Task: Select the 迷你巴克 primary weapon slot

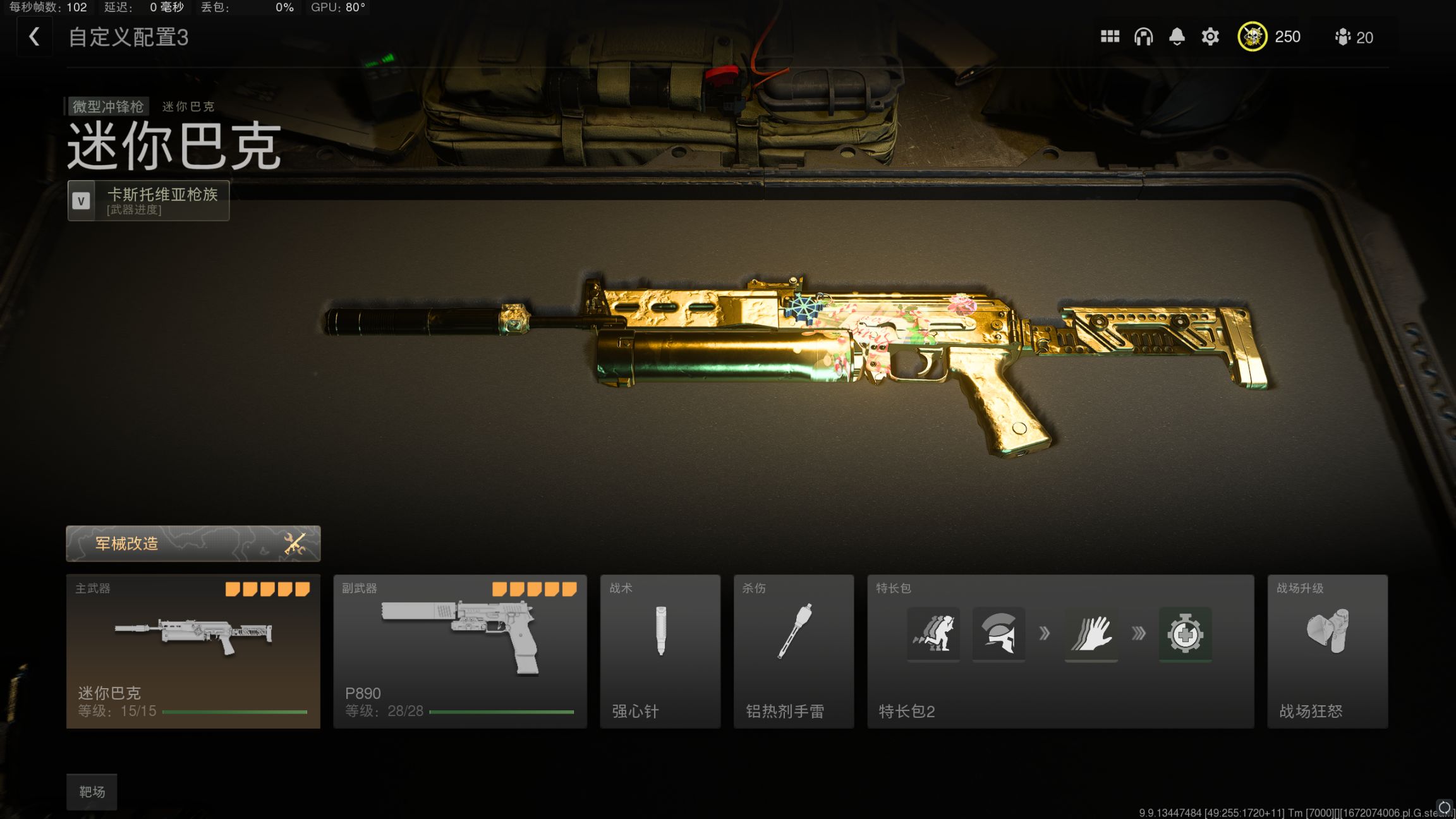Action: 193,651
